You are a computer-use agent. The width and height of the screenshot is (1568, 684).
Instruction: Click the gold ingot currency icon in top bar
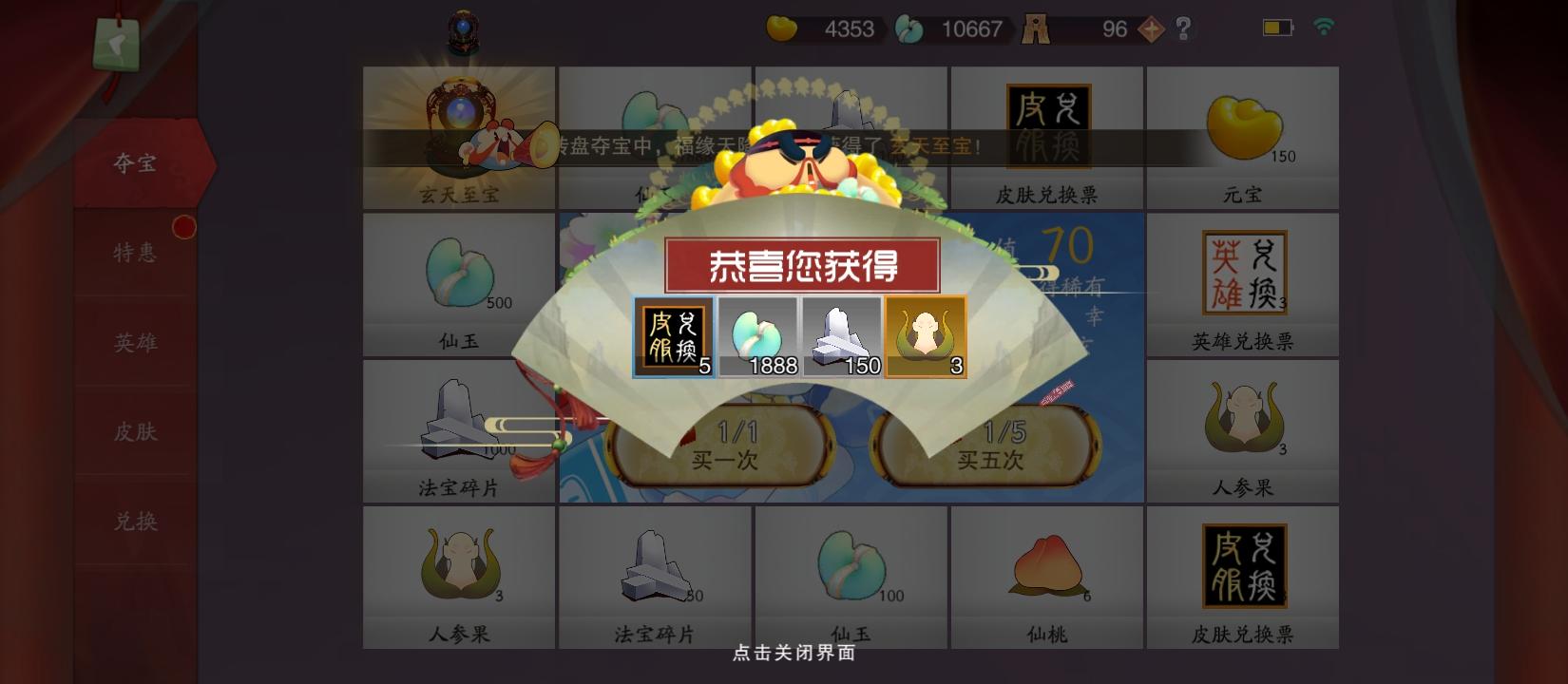[x=783, y=29]
